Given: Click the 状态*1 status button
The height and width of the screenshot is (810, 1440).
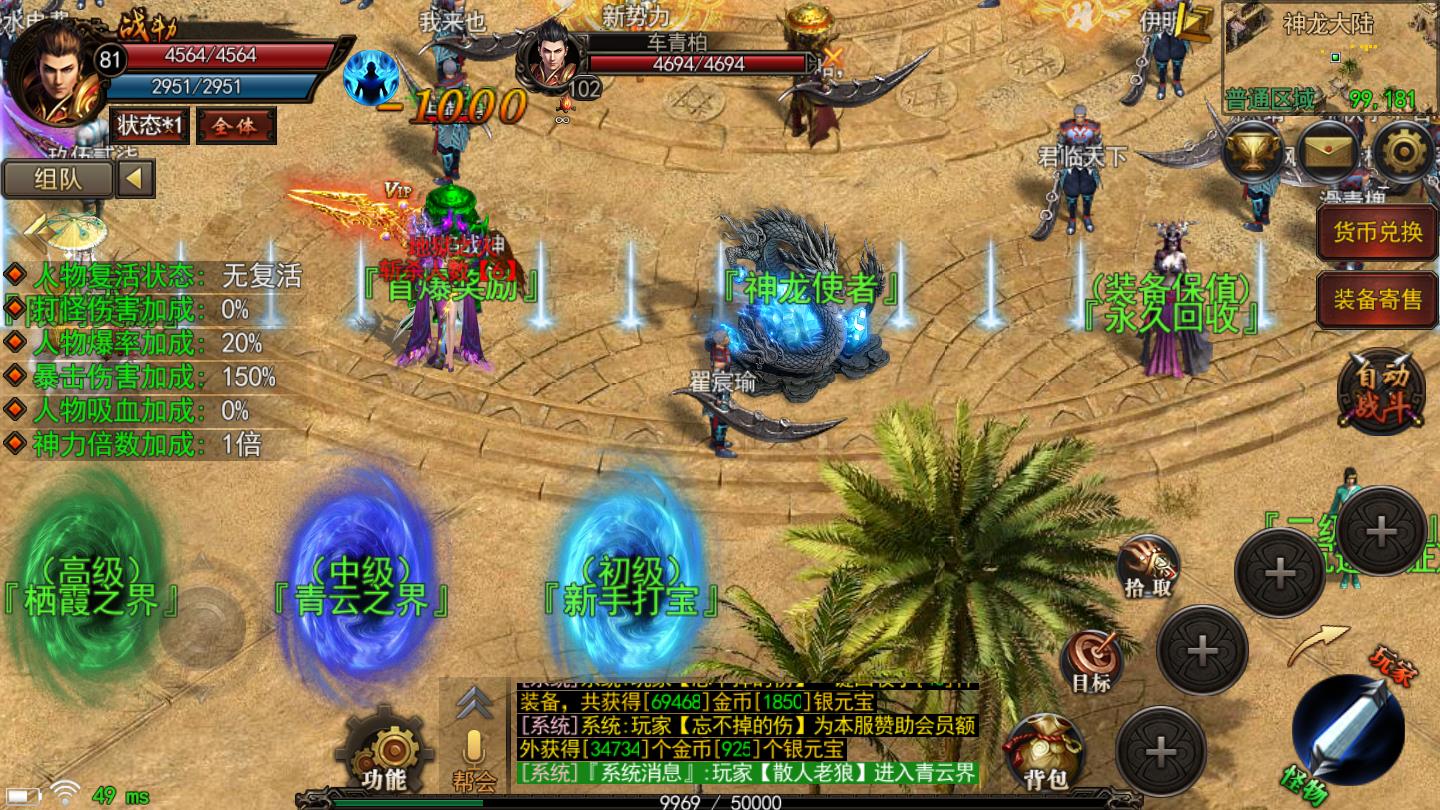Looking at the screenshot, I should point(149,126).
